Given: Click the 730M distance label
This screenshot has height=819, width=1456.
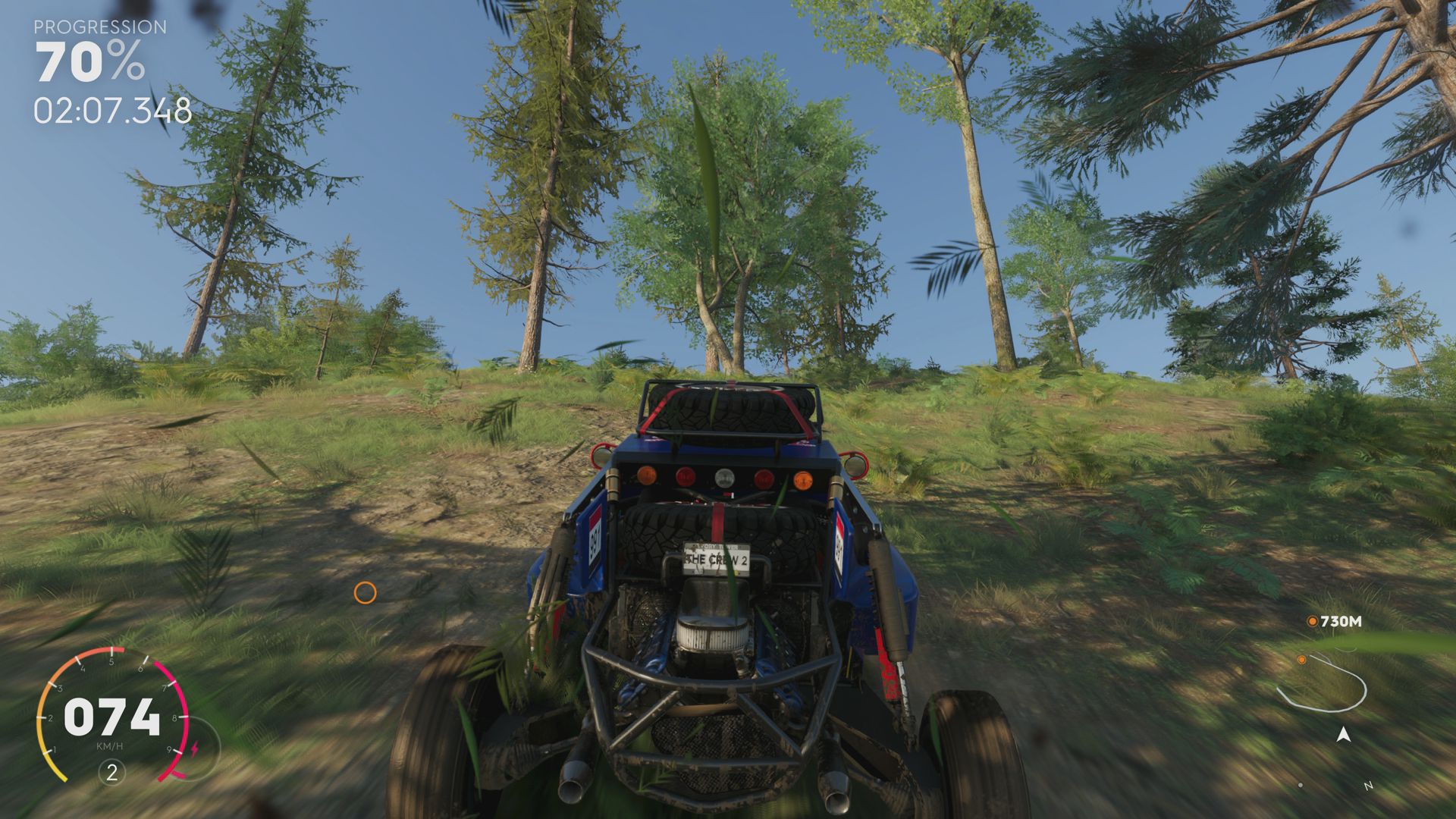Looking at the screenshot, I should pyautogui.click(x=1341, y=621).
